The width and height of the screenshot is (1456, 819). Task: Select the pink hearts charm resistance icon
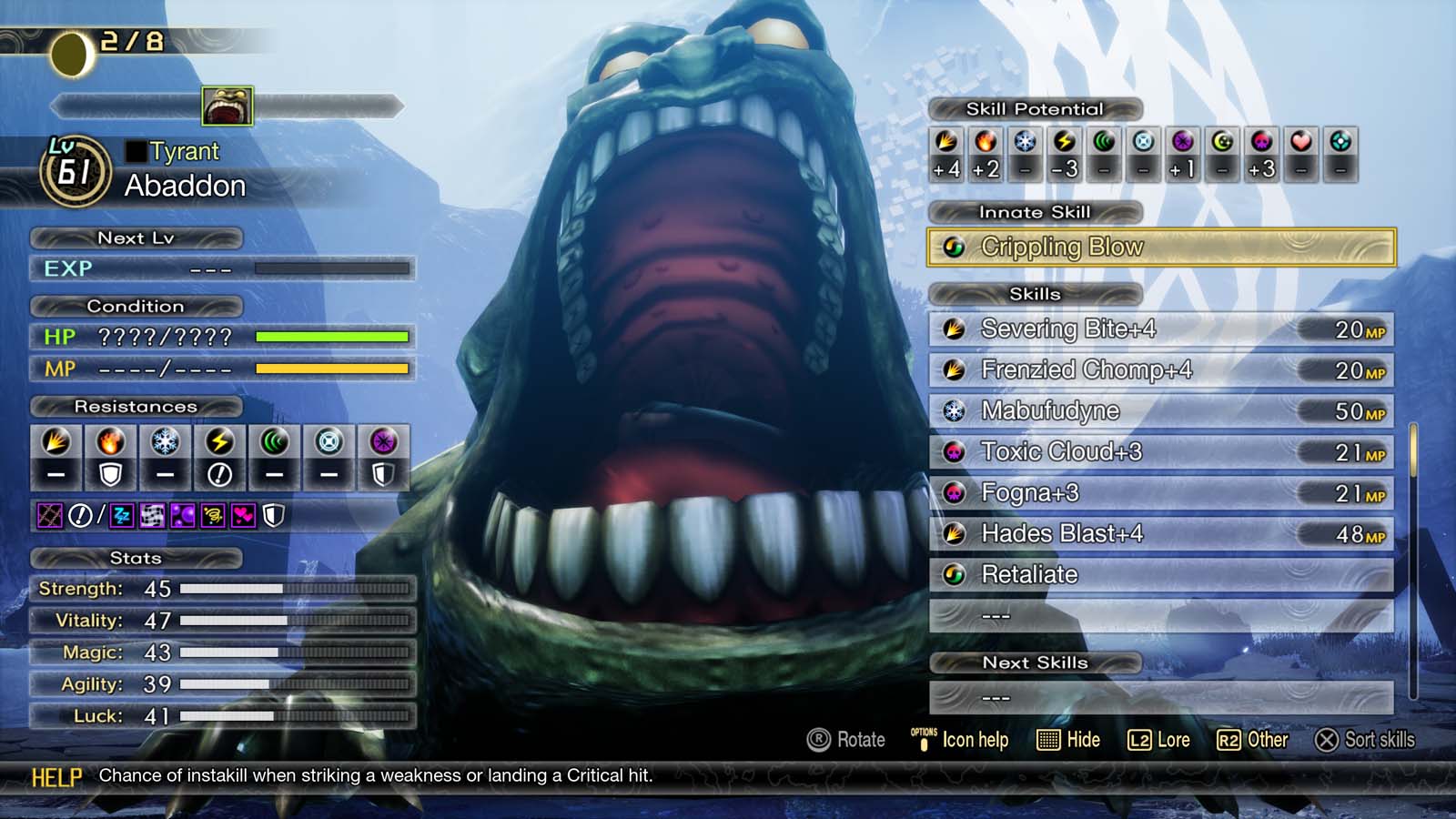(x=245, y=514)
